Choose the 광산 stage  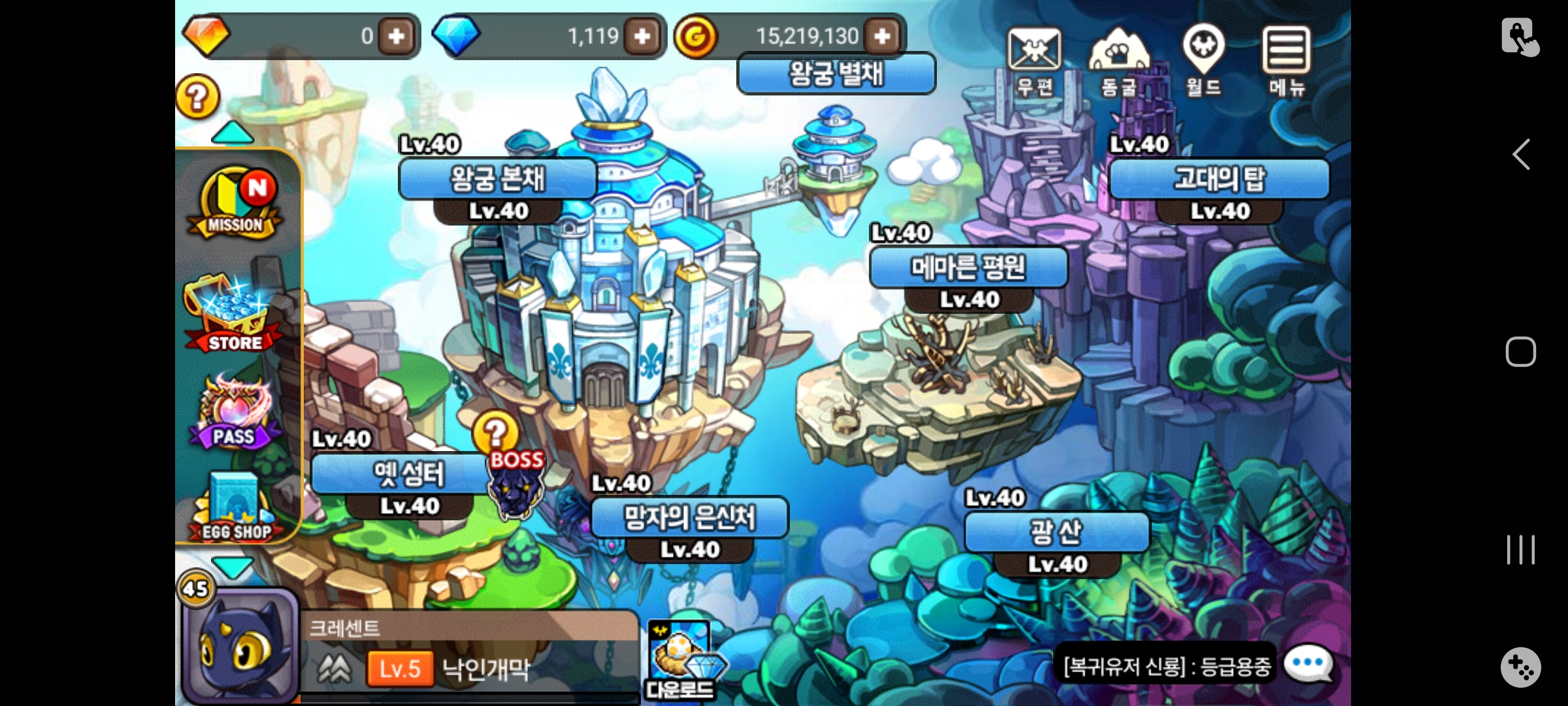pos(1056,531)
